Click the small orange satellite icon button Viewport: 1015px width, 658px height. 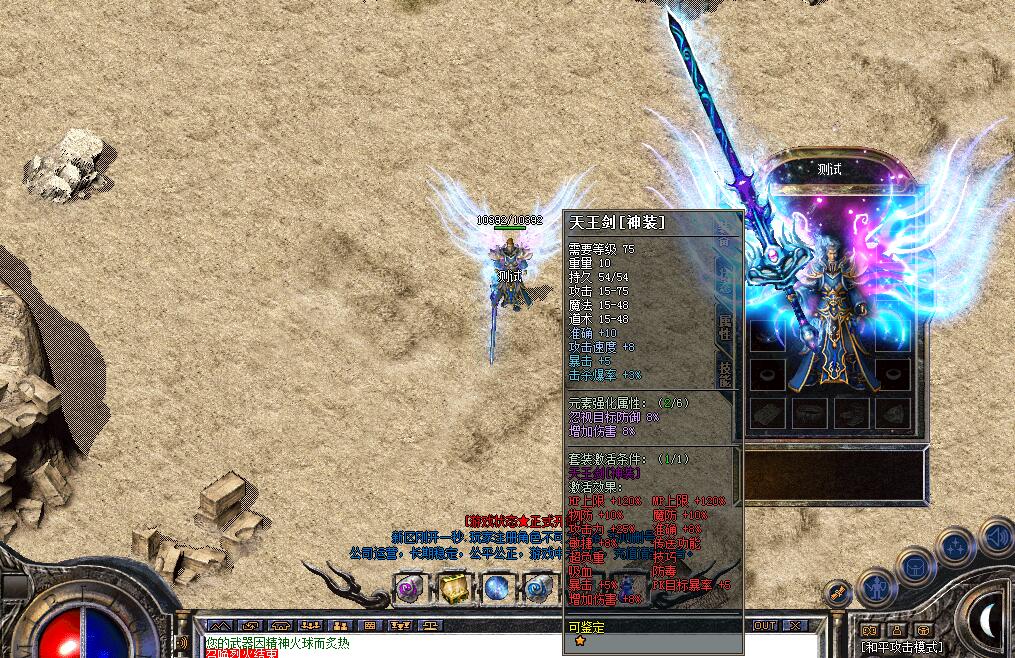click(x=838, y=592)
